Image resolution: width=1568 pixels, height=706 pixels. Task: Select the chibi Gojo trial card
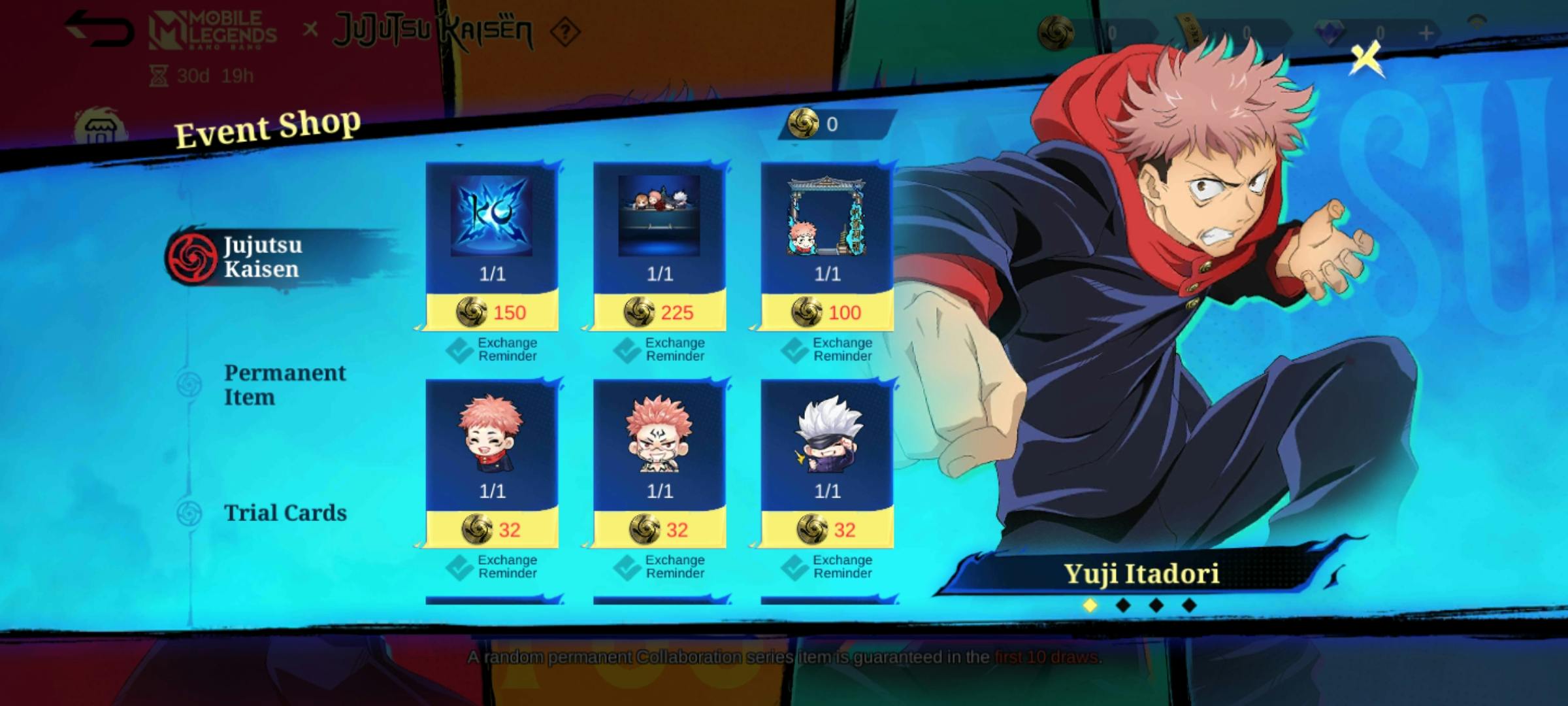826,435
